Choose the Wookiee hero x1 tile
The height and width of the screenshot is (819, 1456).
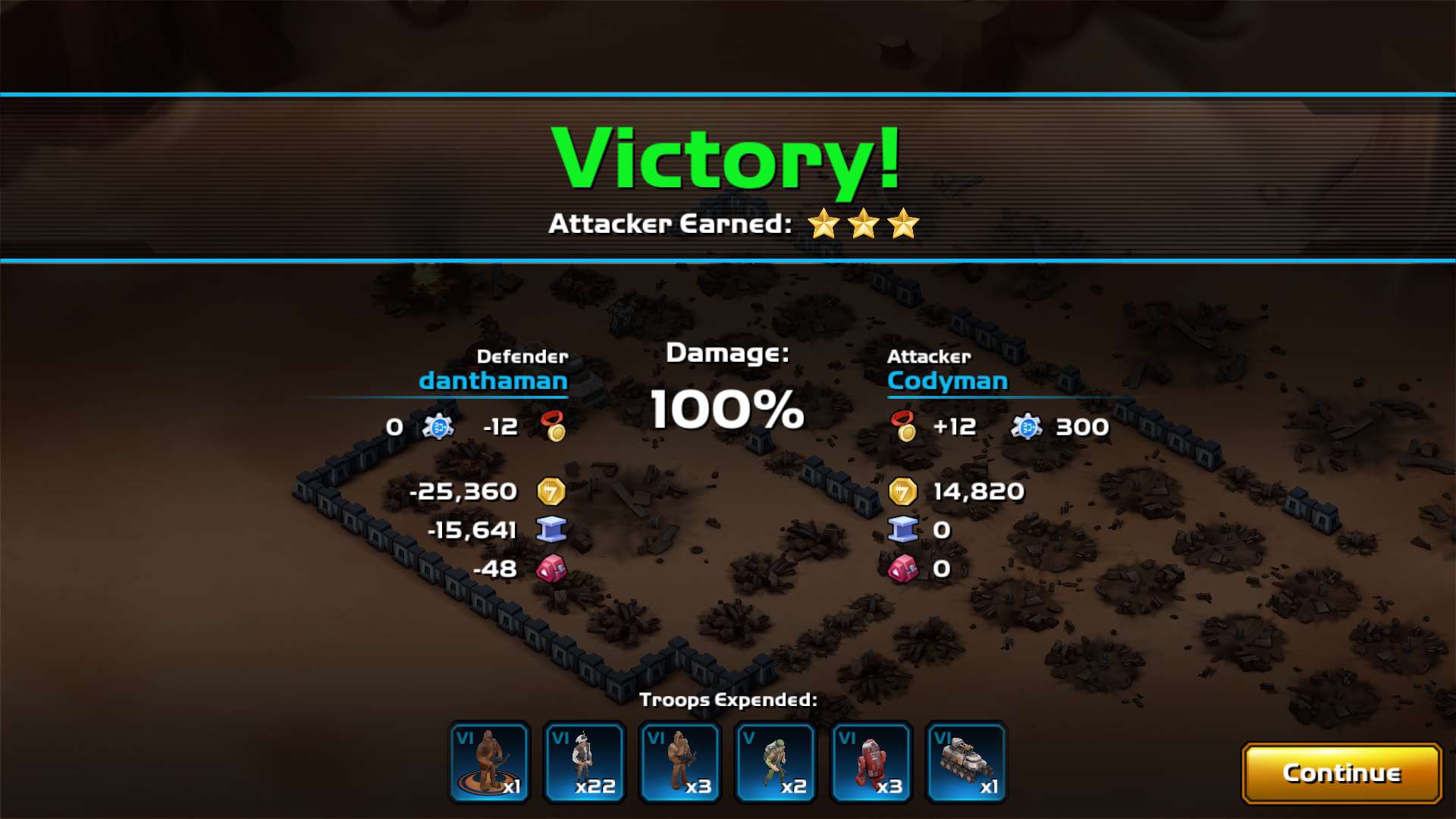[x=489, y=762]
